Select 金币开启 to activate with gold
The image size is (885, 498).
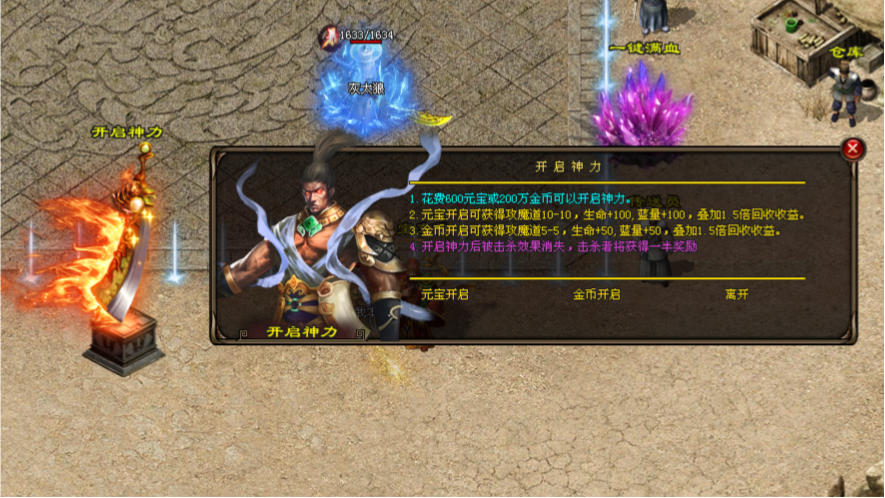pyautogui.click(x=597, y=294)
